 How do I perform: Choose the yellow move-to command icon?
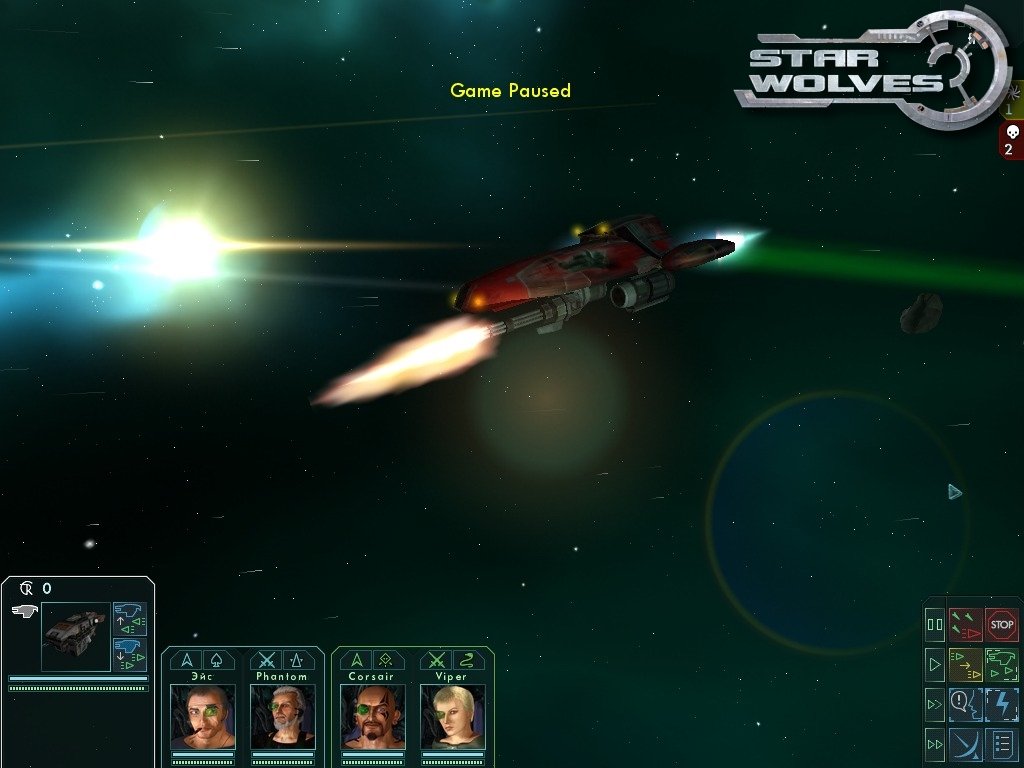tap(965, 663)
